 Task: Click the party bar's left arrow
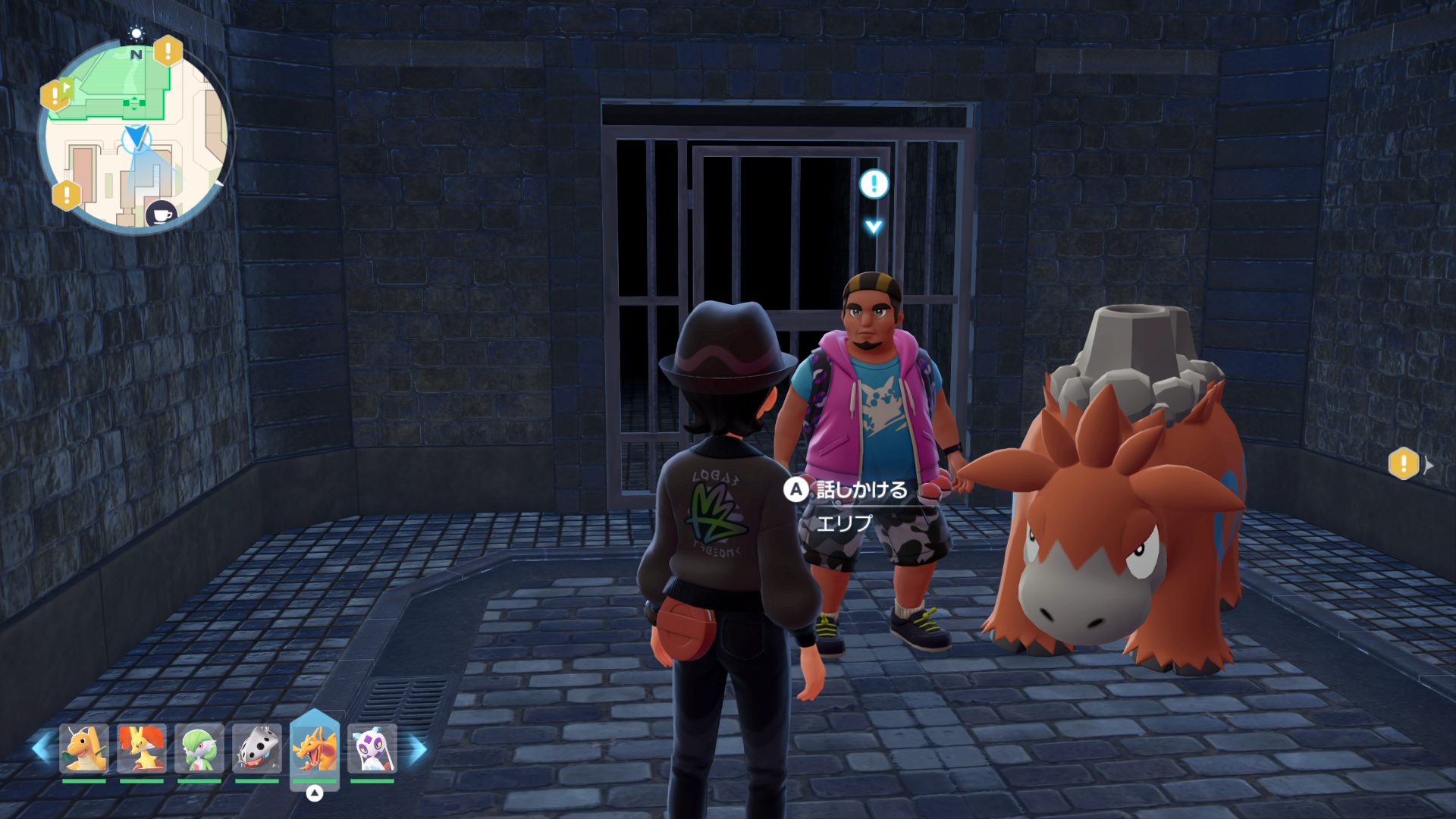pyautogui.click(x=41, y=749)
